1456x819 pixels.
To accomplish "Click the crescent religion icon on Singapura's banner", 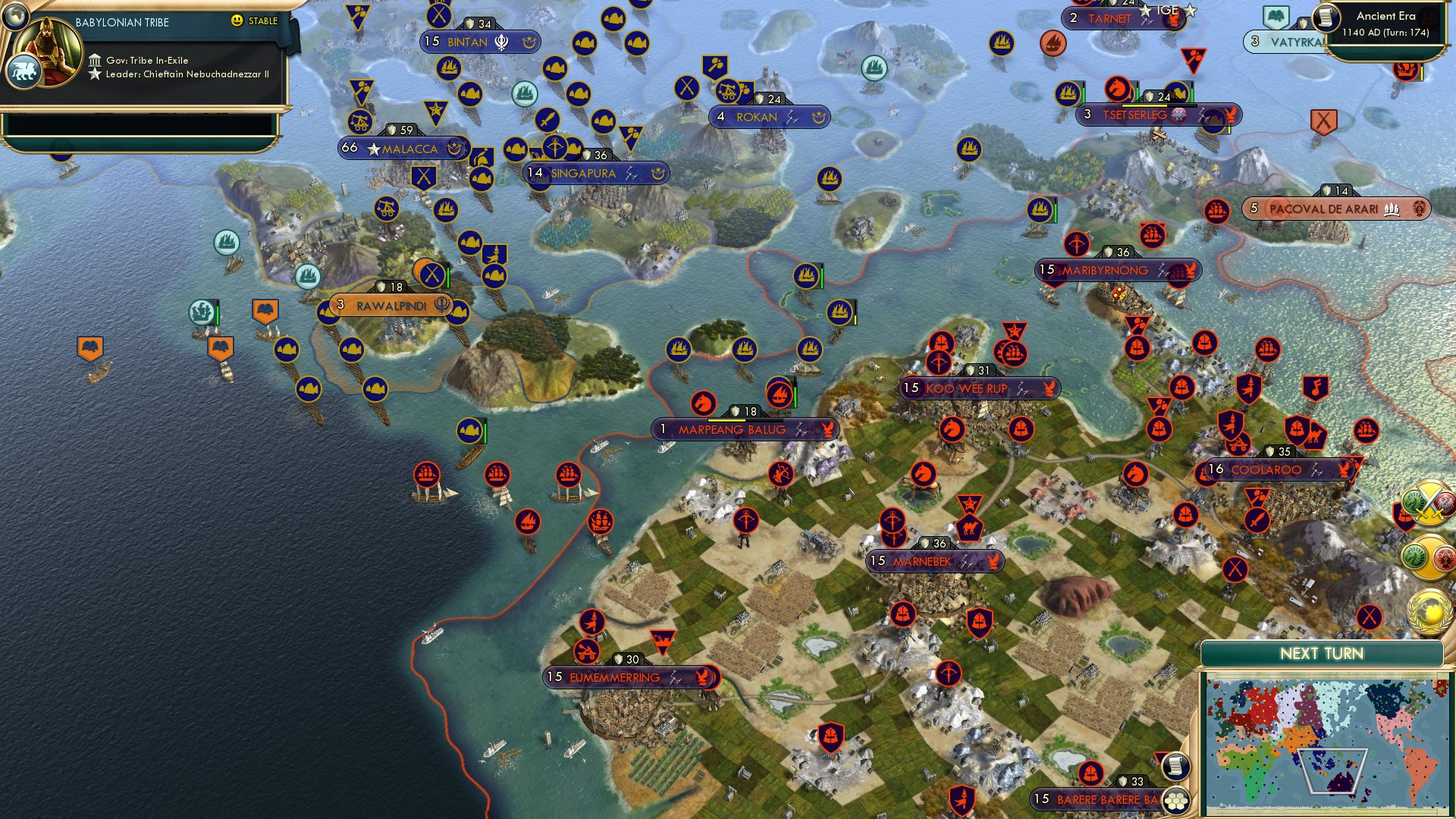I will tap(657, 174).
